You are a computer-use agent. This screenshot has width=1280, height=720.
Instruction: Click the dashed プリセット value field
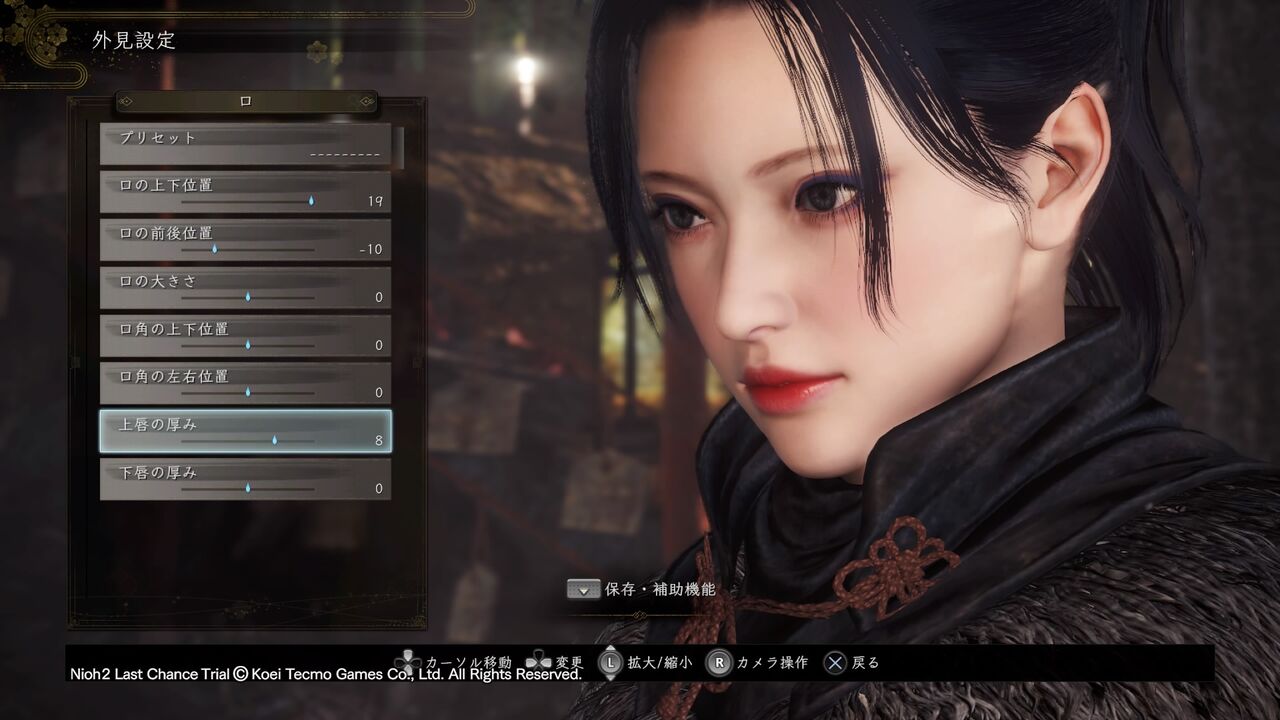click(345, 153)
